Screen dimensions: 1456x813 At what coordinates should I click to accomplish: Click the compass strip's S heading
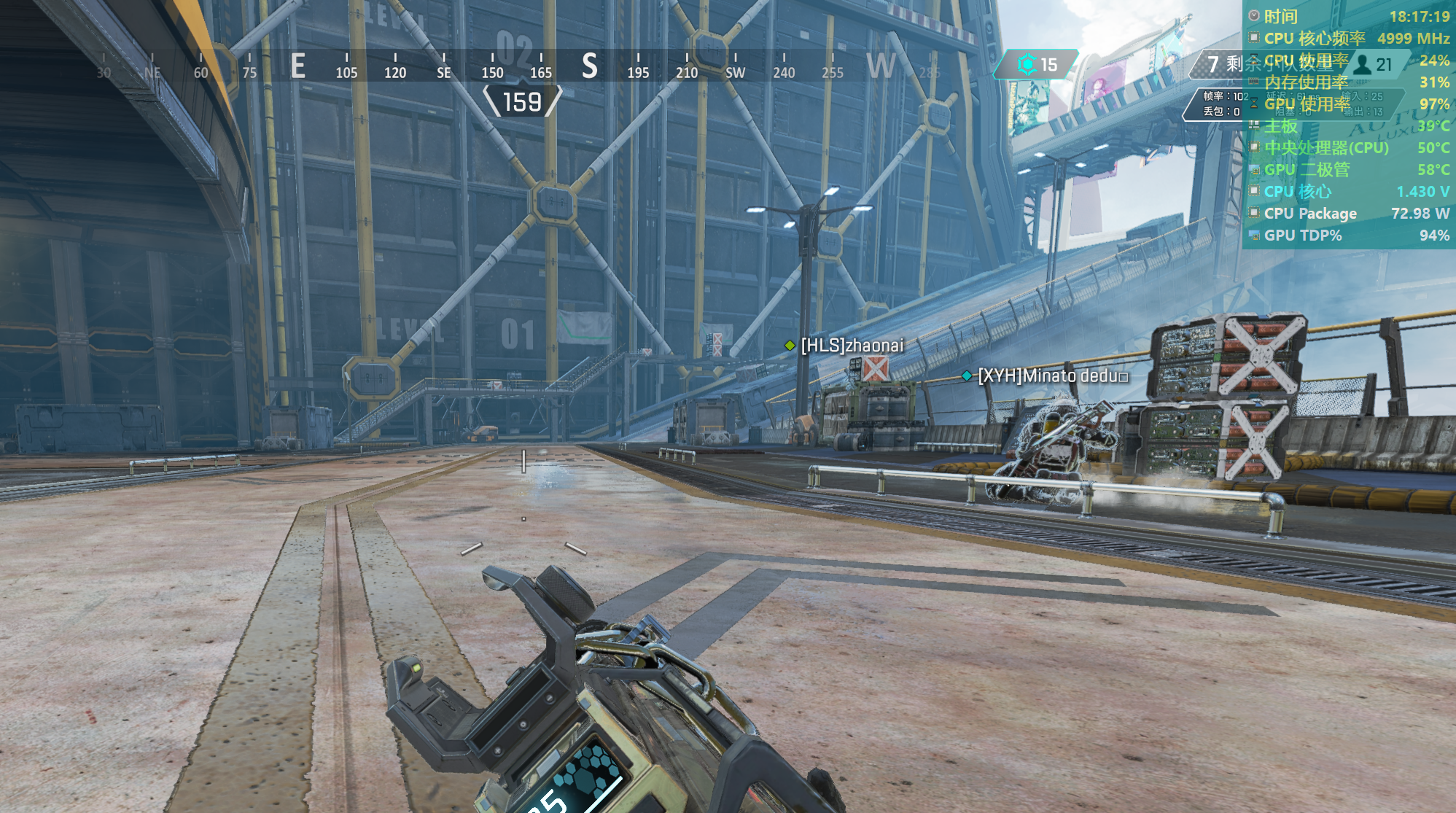(x=589, y=66)
